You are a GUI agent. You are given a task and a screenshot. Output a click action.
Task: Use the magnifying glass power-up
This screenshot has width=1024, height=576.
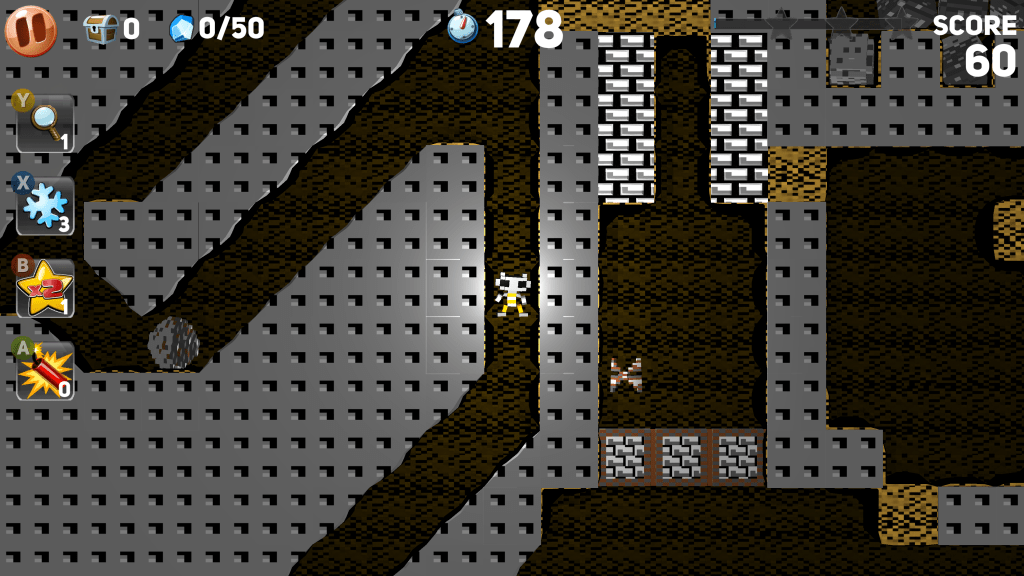pyautogui.click(x=45, y=123)
